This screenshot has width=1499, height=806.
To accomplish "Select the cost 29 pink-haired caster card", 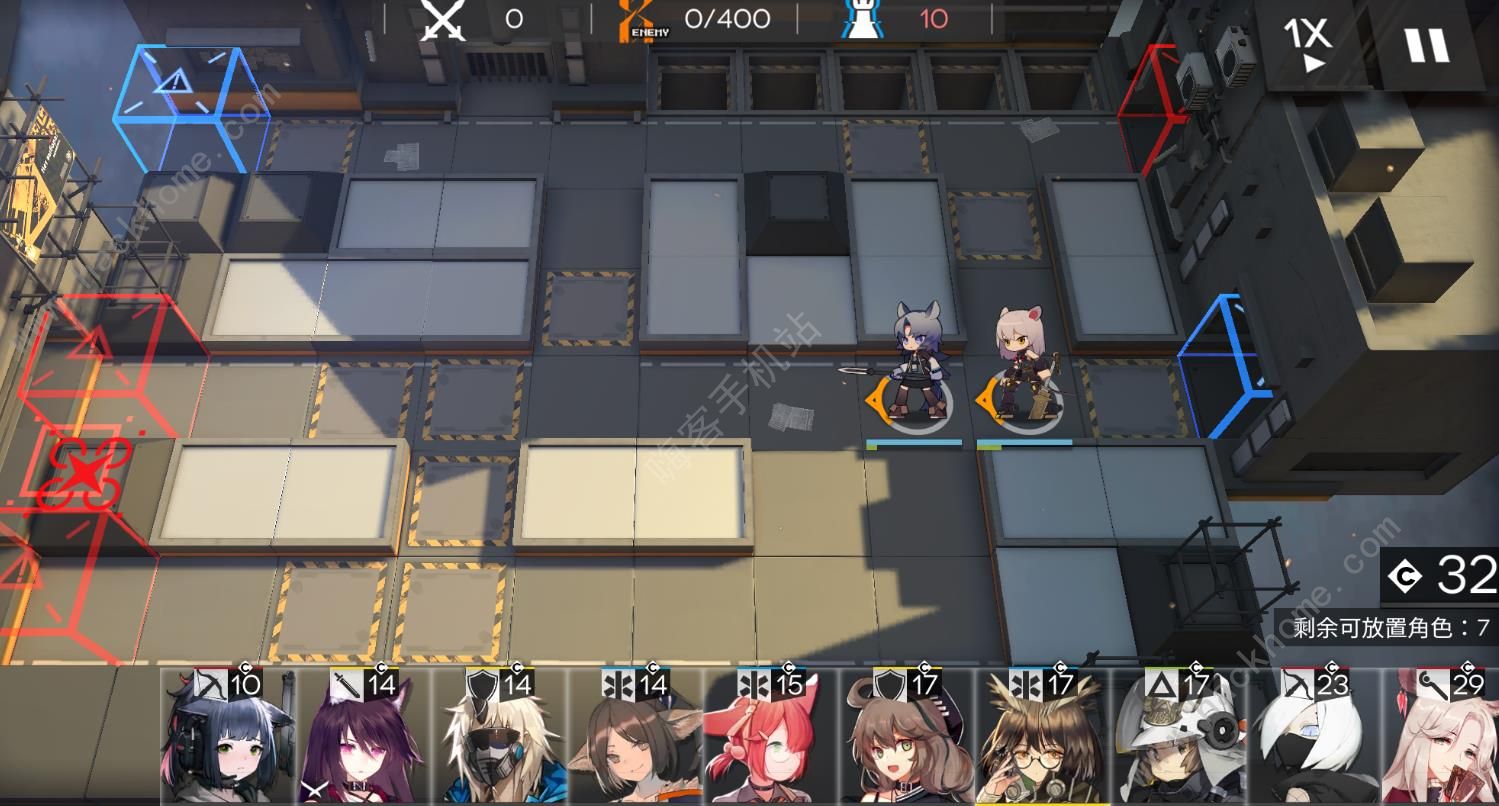I will (1443, 738).
